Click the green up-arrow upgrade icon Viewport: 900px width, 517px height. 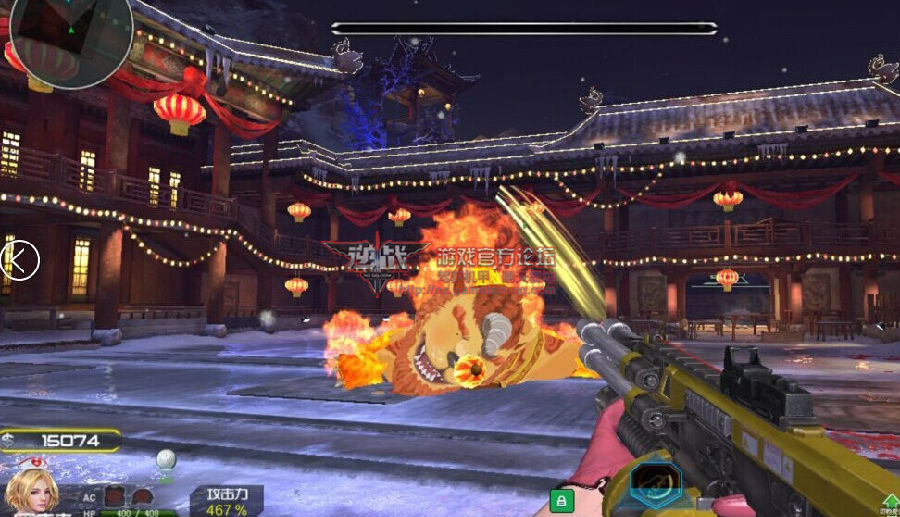[x=889, y=501]
